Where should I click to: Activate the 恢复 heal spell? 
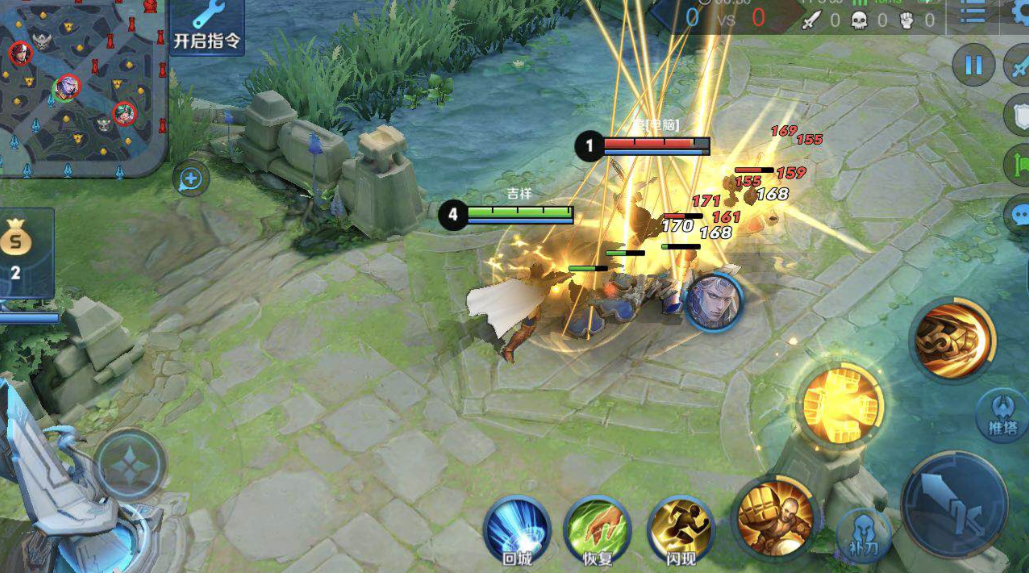point(597,530)
